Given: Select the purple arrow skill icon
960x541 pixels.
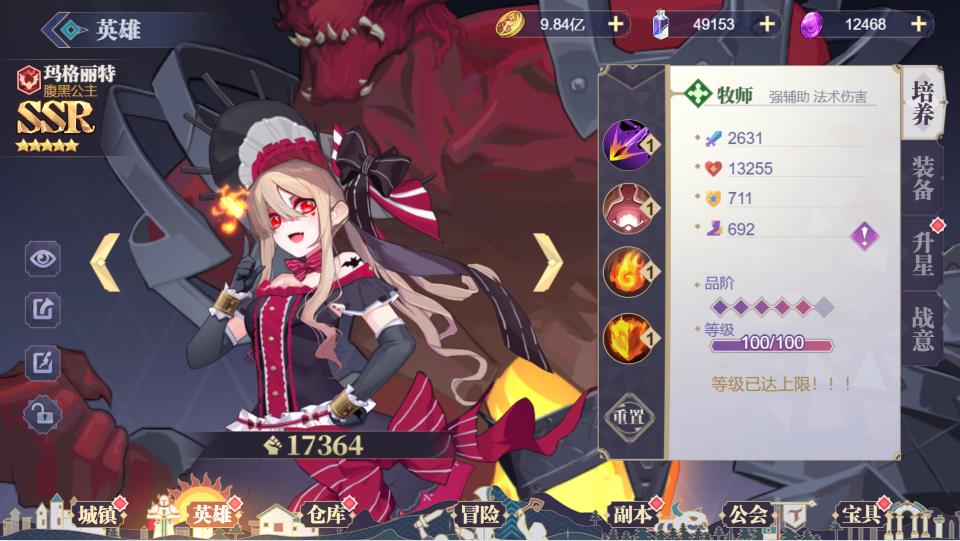Looking at the screenshot, I should 629,146.
